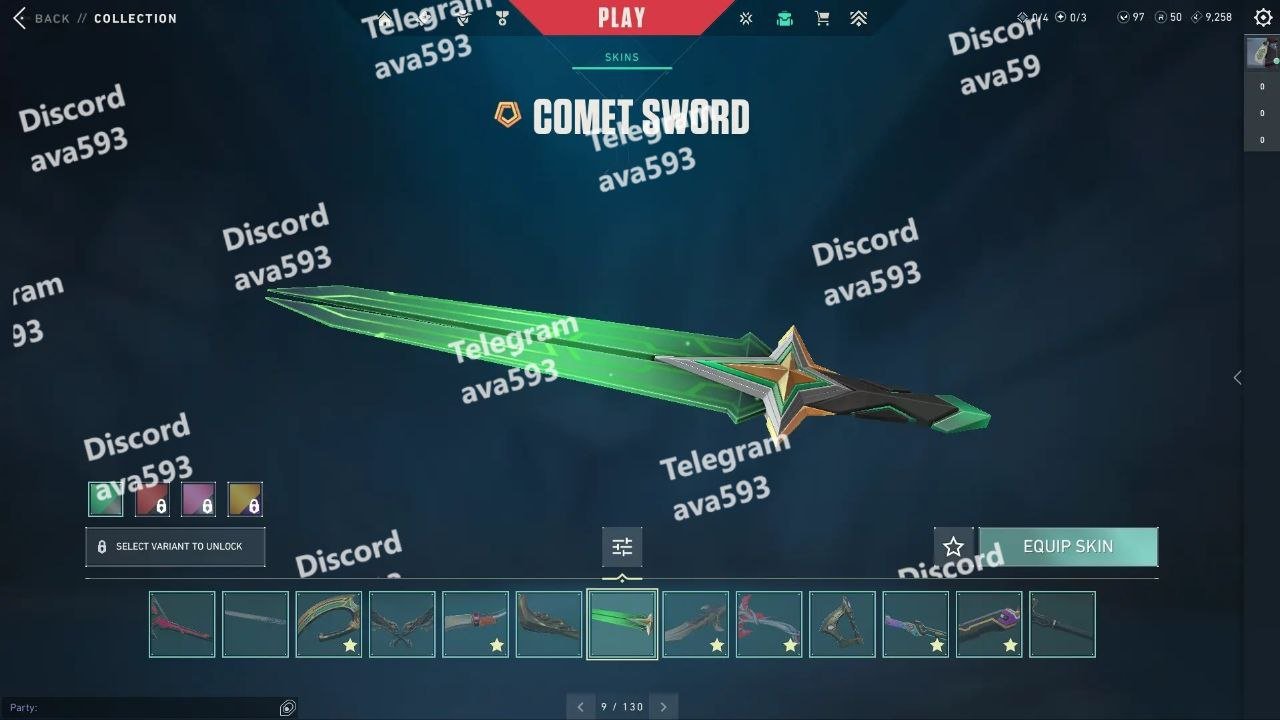The image size is (1280, 720).
Task: Select the green skin variant
Action: click(x=106, y=499)
